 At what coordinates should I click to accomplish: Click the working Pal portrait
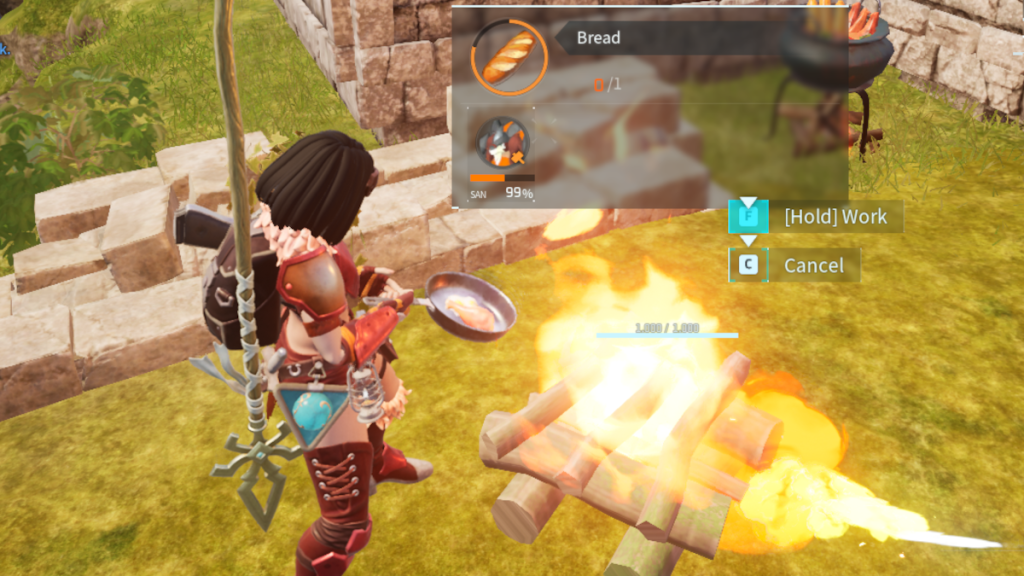pos(501,143)
